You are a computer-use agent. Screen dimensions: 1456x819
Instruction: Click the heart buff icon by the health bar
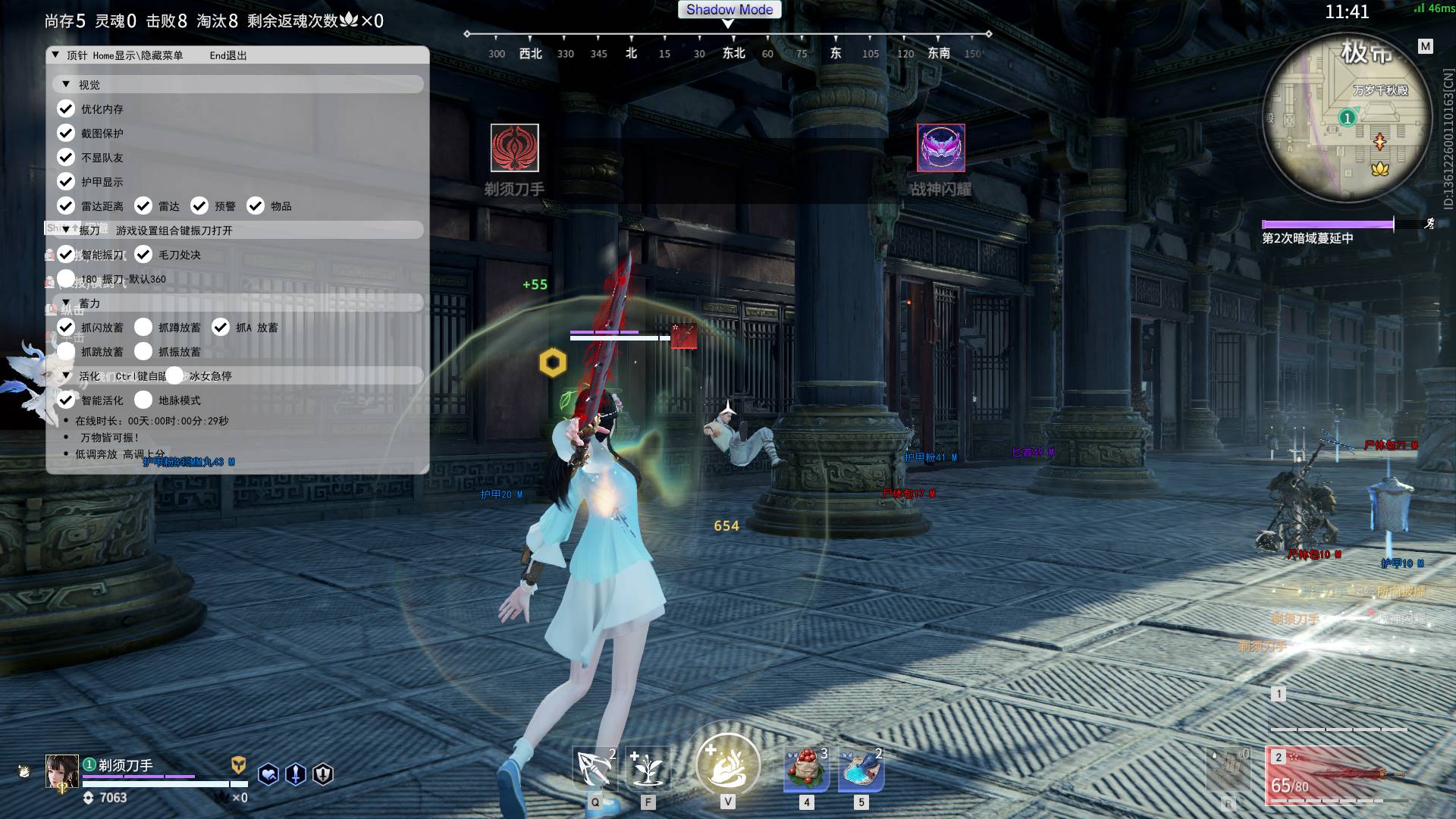point(268,774)
